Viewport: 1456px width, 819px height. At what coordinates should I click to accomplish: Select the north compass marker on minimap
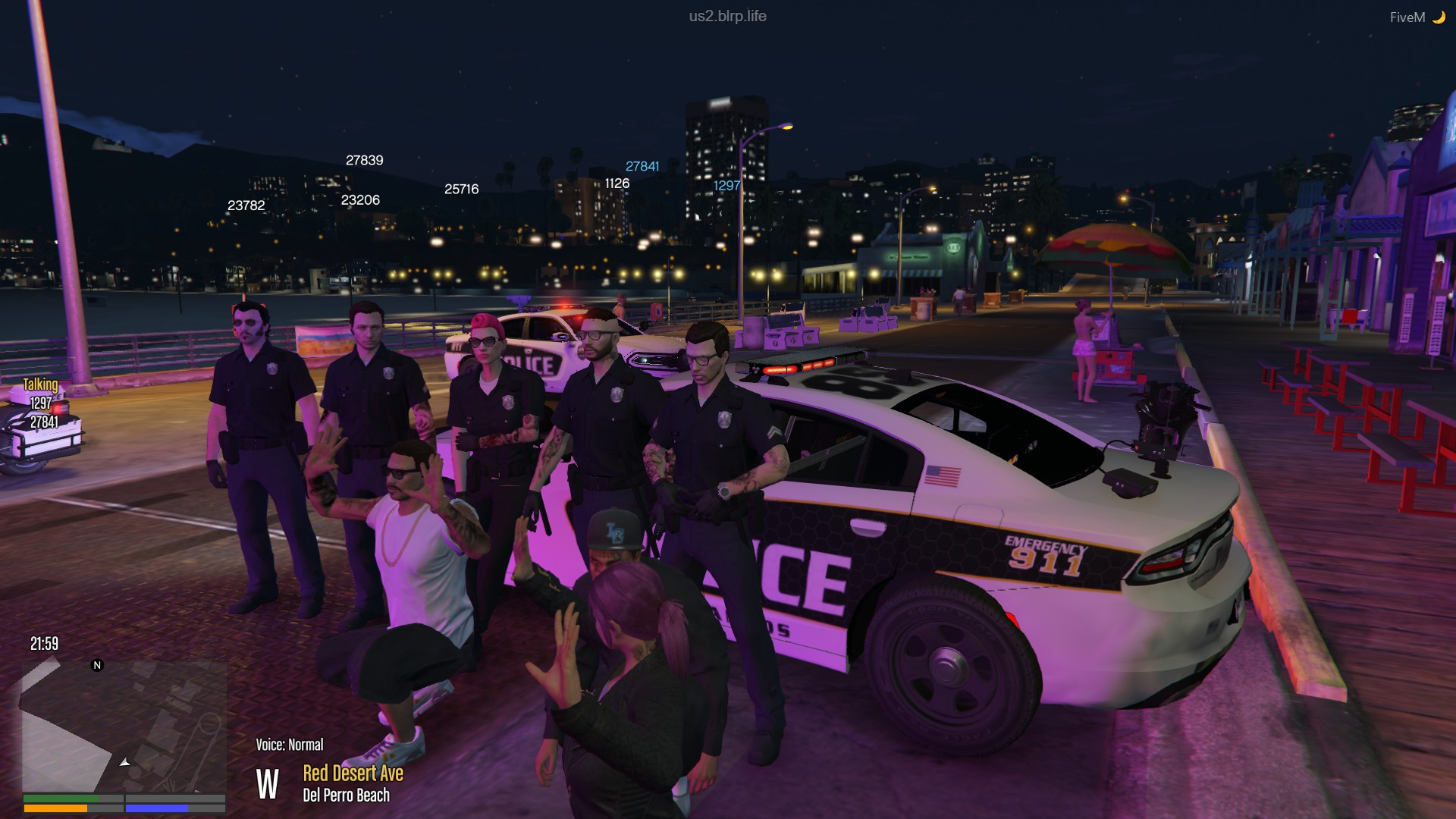point(97,665)
